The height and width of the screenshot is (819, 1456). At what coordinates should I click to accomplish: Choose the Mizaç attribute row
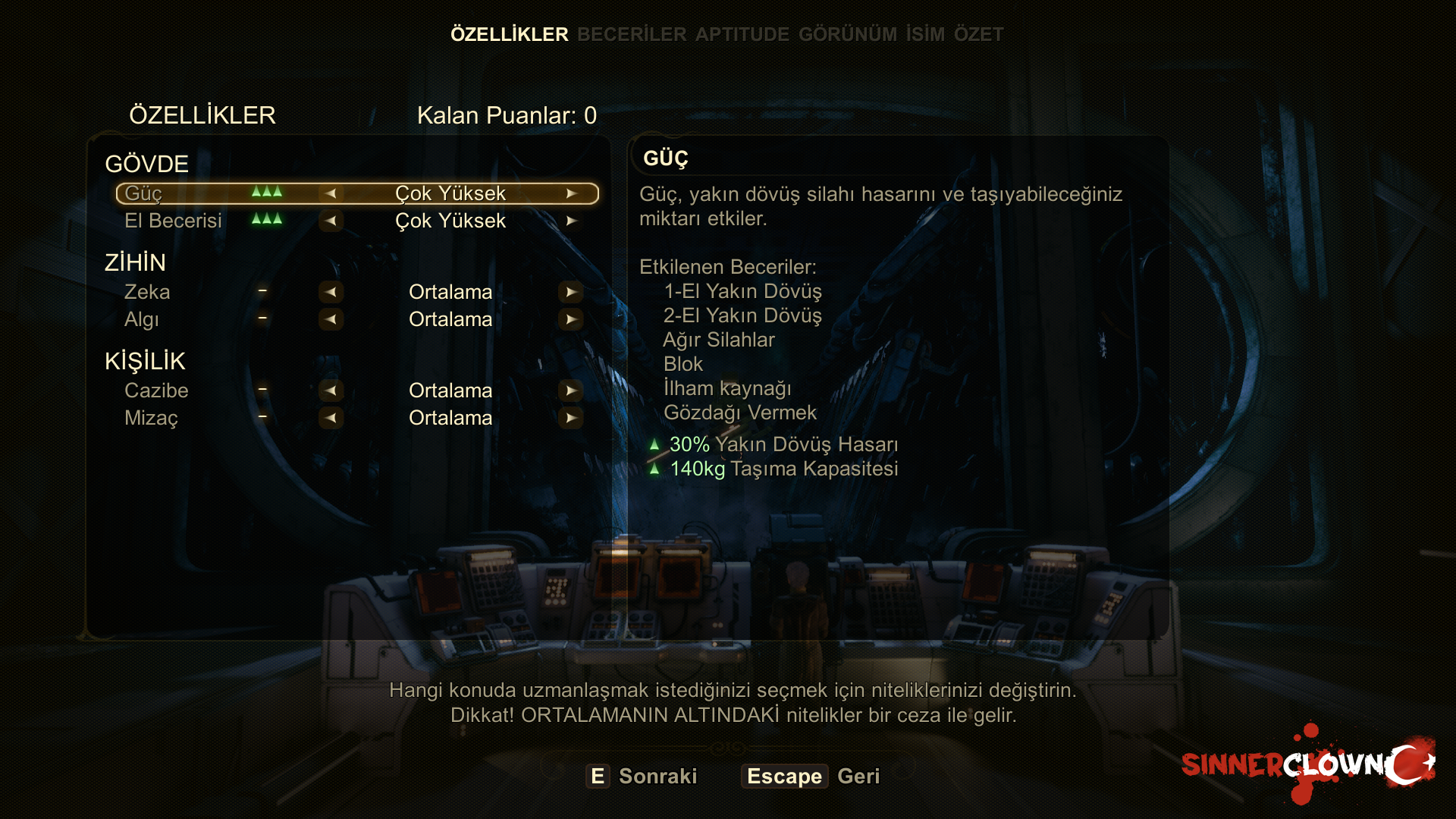pos(151,418)
